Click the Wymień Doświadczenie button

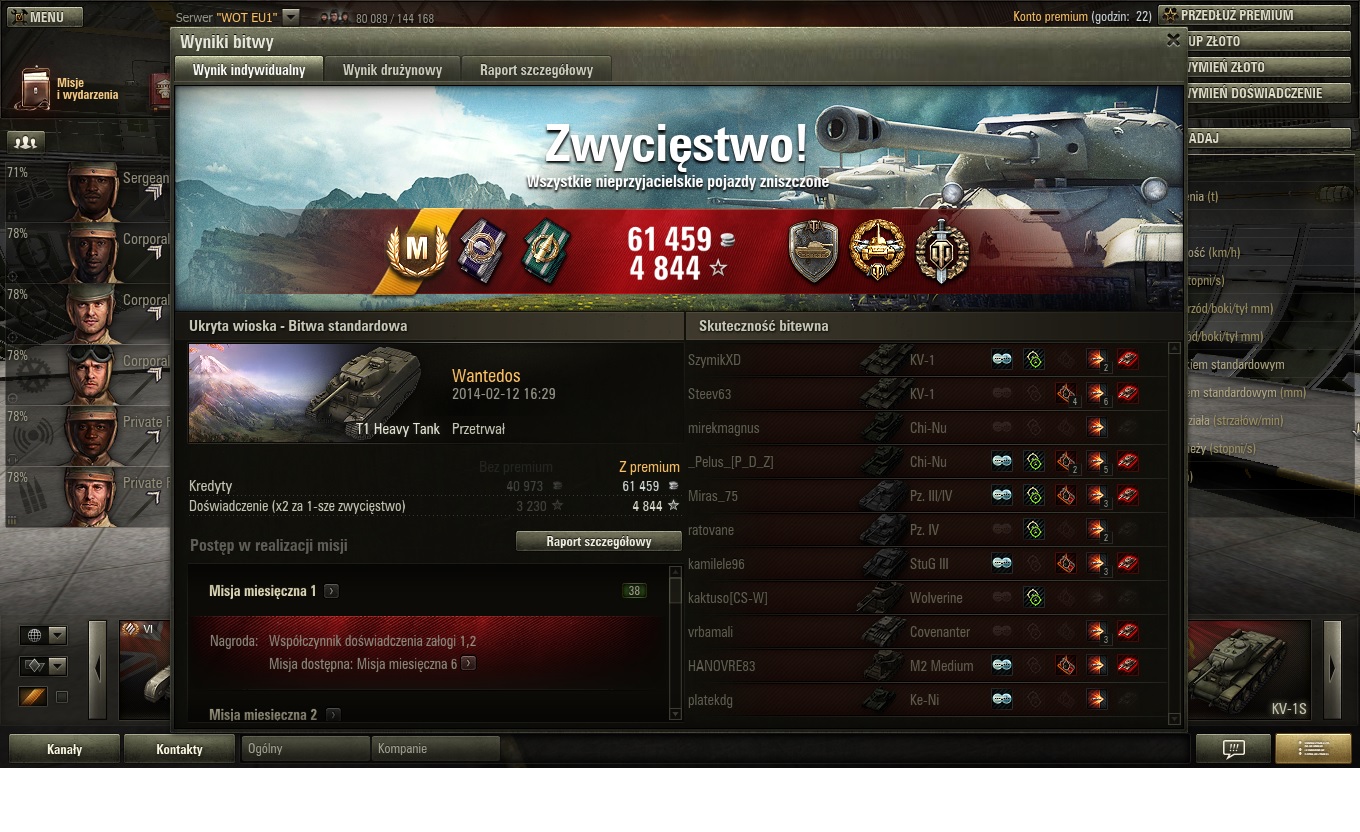[1266, 93]
